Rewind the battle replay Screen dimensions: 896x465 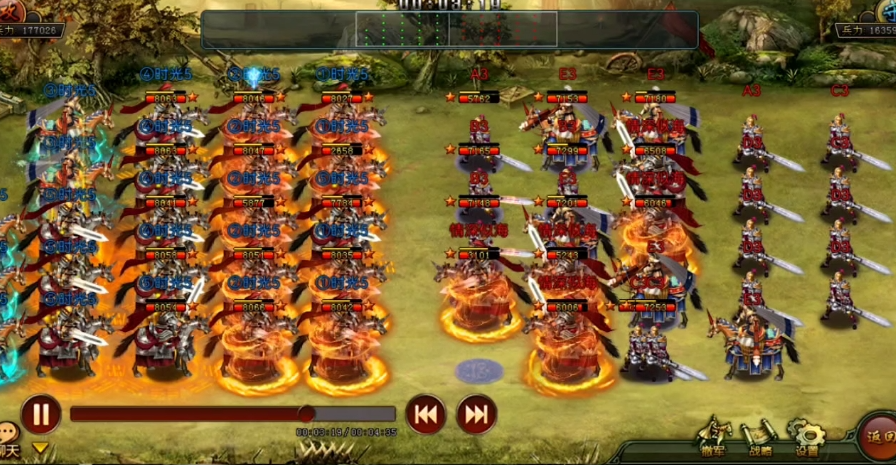click(x=425, y=414)
